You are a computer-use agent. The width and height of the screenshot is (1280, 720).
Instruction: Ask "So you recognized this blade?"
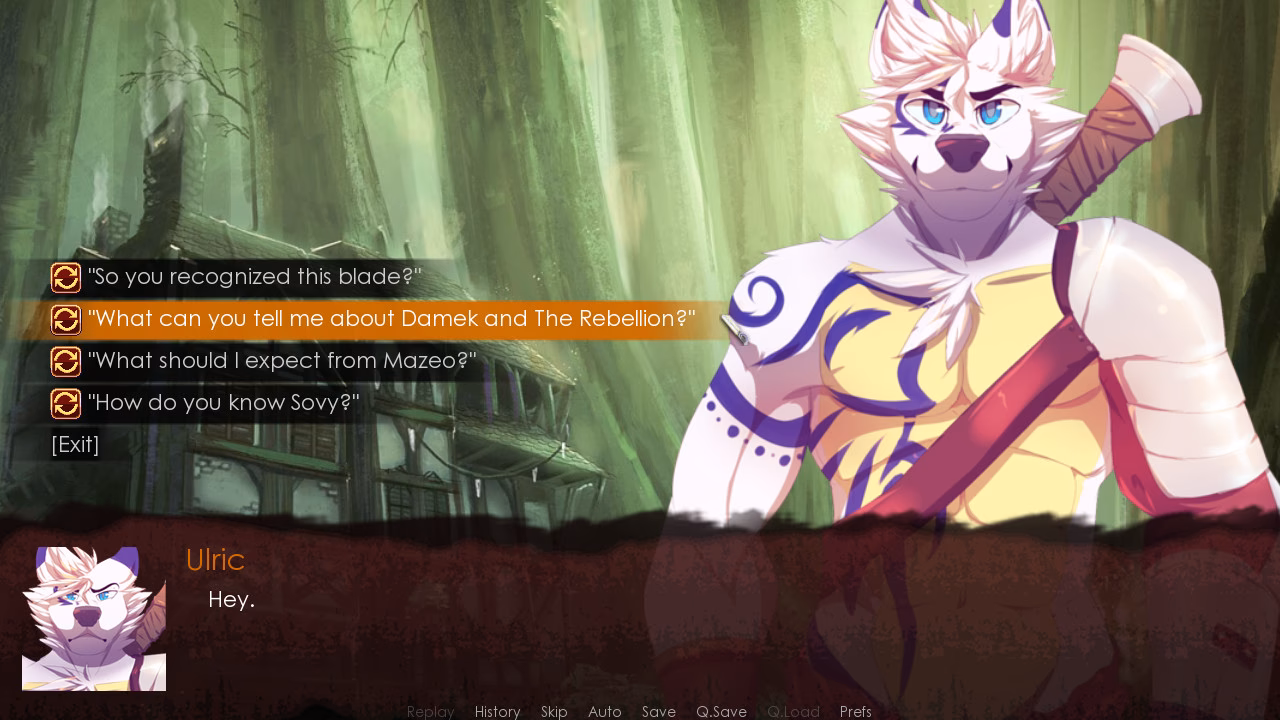(x=254, y=277)
